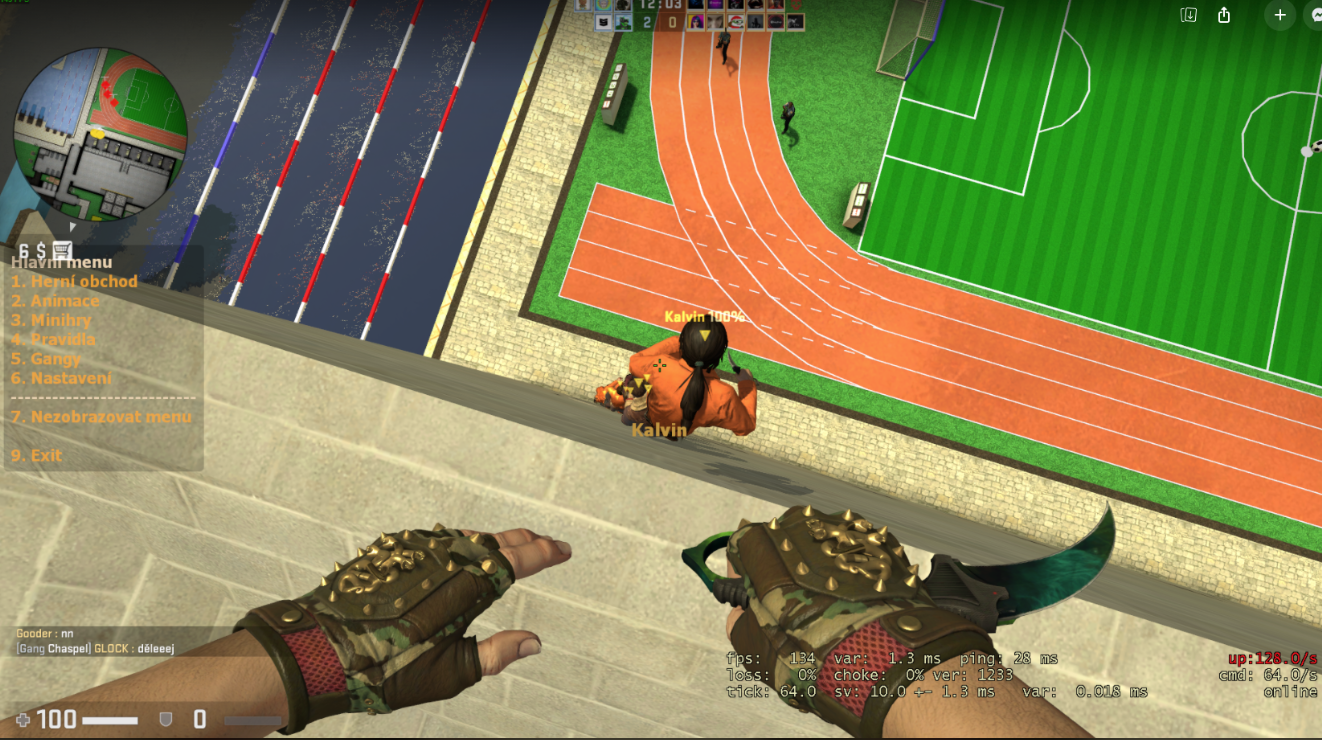This screenshot has height=740, width=1322.
Task: Click the plus button at the top right
Action: coord(1280,15)
